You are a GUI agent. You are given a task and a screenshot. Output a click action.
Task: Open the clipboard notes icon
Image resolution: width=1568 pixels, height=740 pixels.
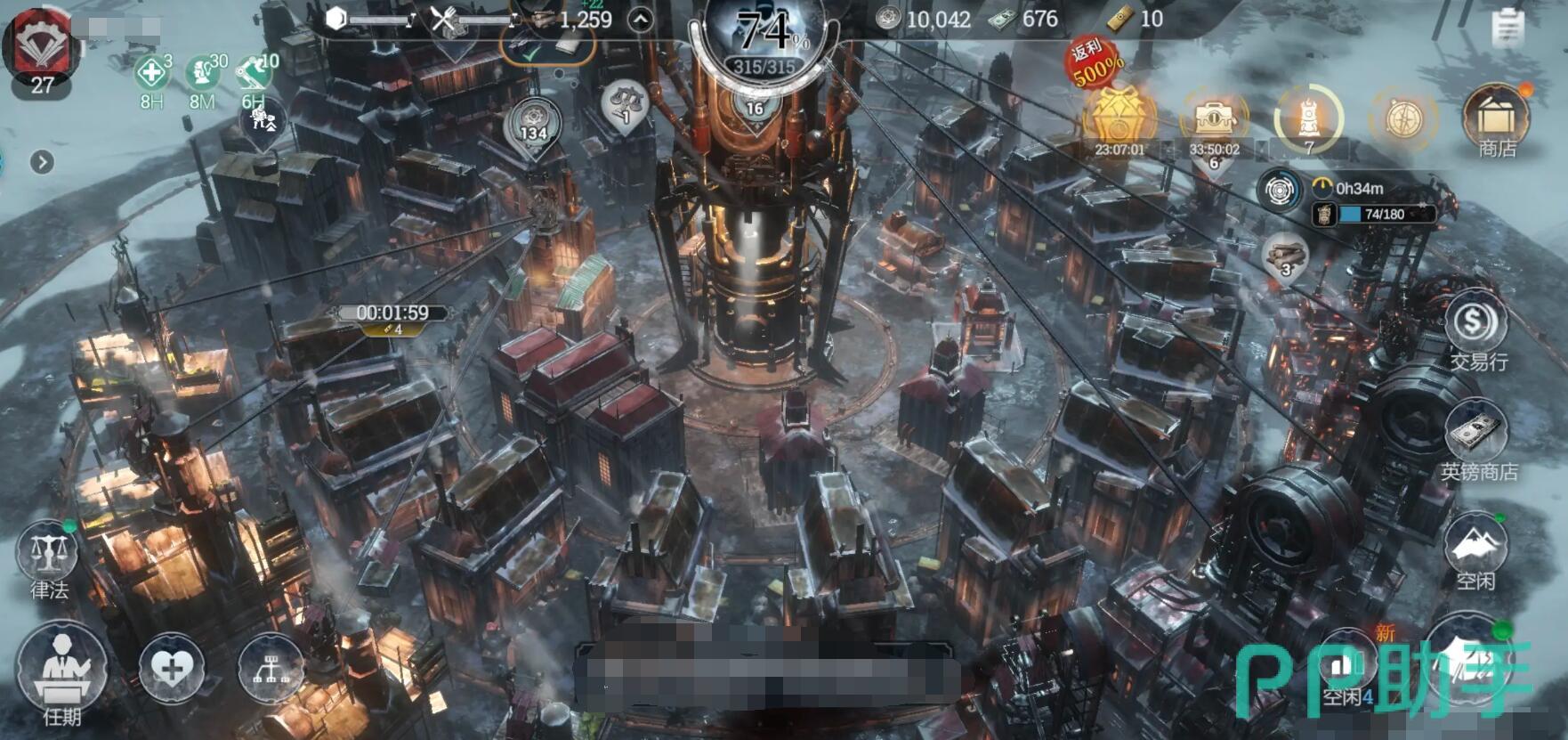[x=1507, y=28]
